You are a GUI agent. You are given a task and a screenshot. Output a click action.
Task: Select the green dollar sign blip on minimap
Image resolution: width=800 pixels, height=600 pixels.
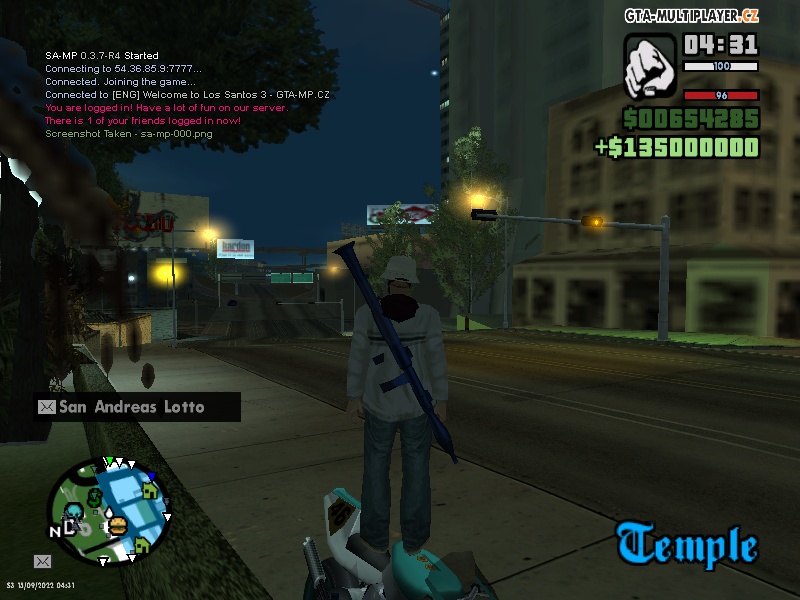click(x=94, y=496)
